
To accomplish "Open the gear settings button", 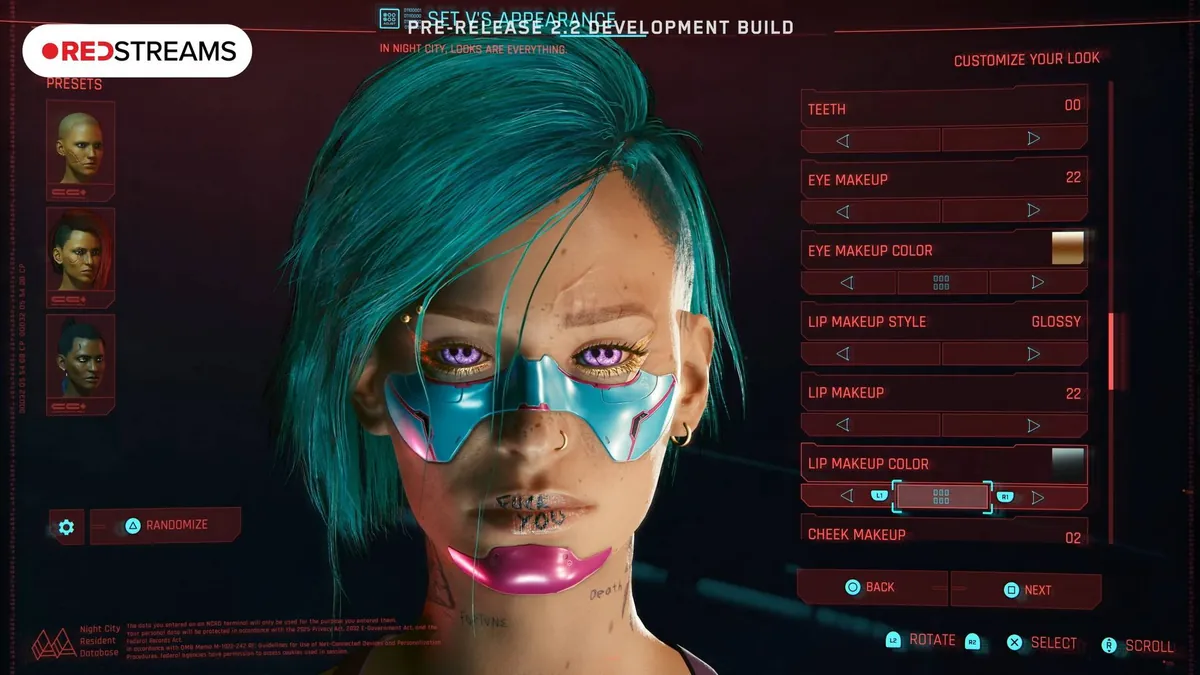I will pos(66,526).
